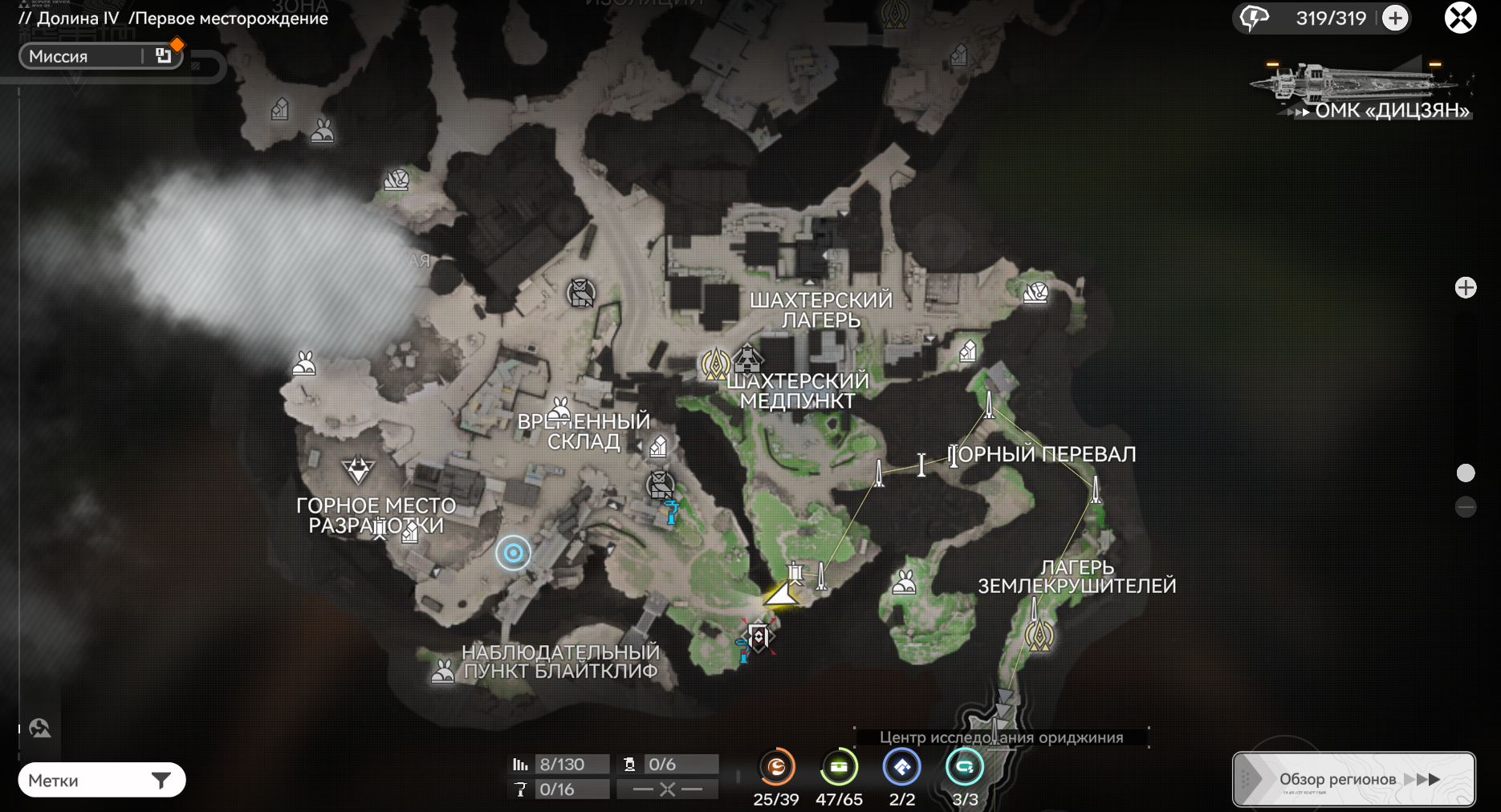The image size is (1501, 812).
Task: Add stamina with the plus button
Action: click(1395, 18)
